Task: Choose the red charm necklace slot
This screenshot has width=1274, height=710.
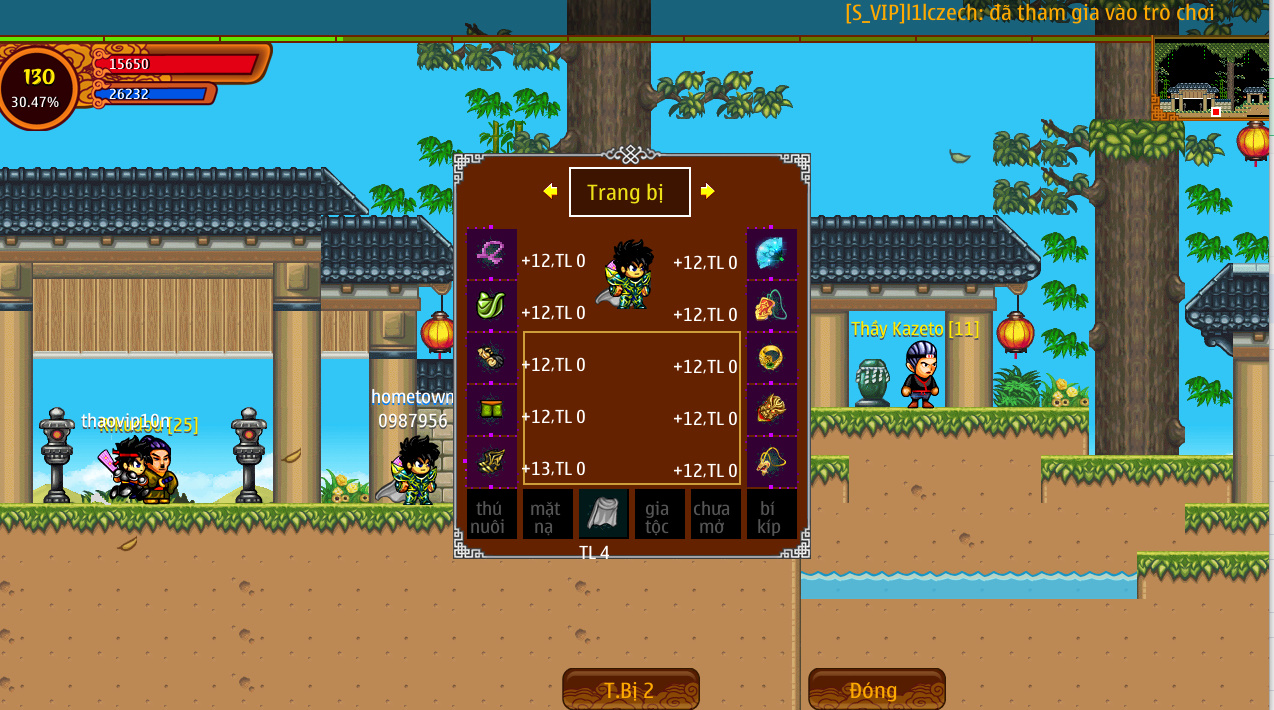Action: [x=772, y=306]
